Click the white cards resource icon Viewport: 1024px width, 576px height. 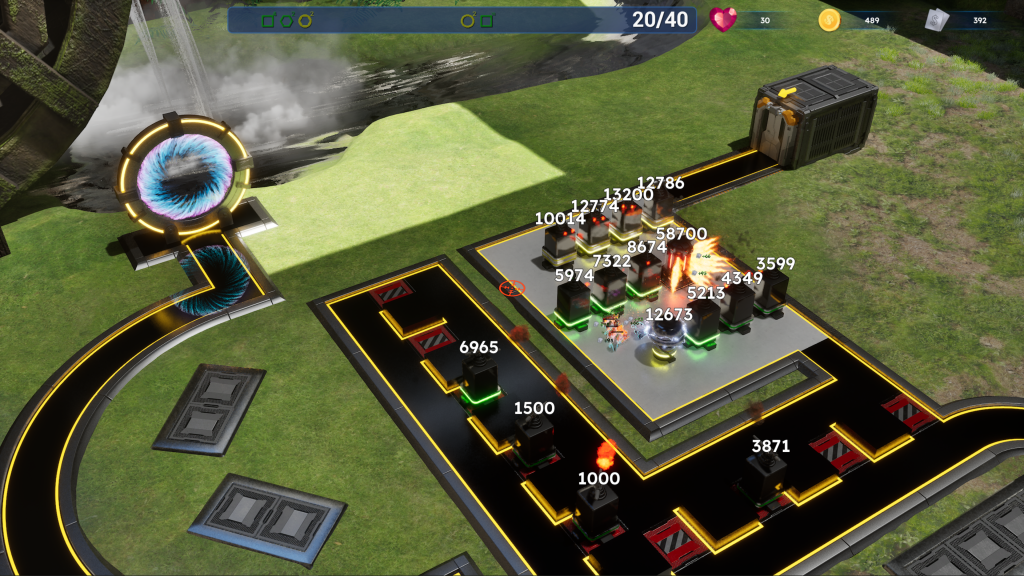(x=935, y=20)
